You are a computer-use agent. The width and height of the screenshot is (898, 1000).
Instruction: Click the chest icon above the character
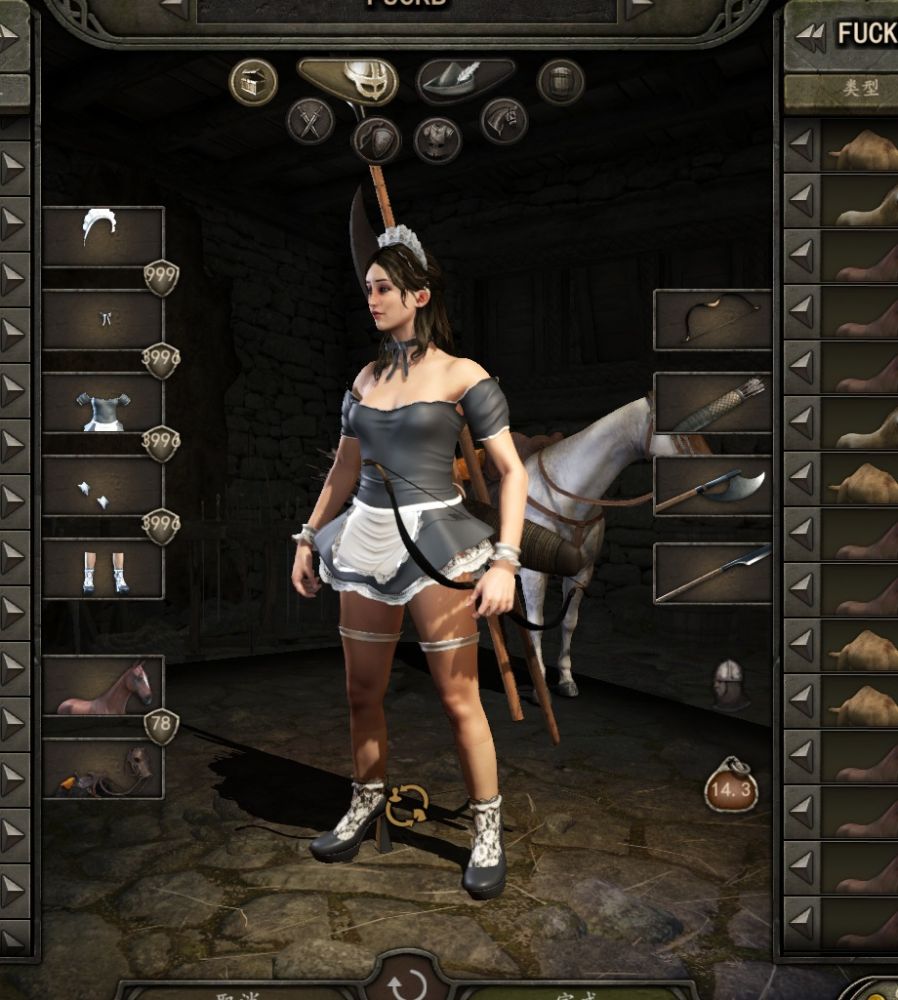(x=253, y=82)
